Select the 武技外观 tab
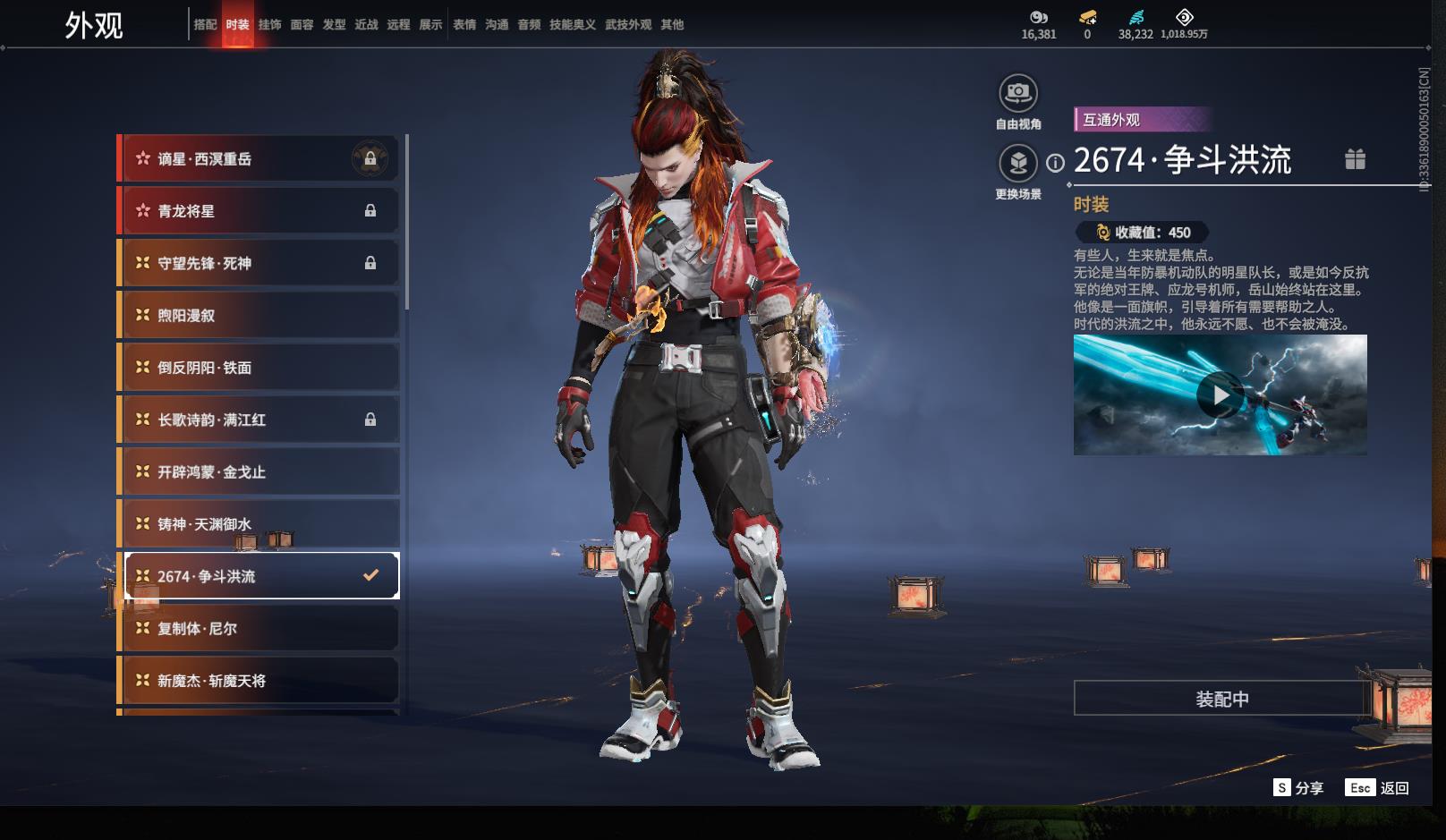This screenshot has height=840, width=1446. [x=627, y=25]
